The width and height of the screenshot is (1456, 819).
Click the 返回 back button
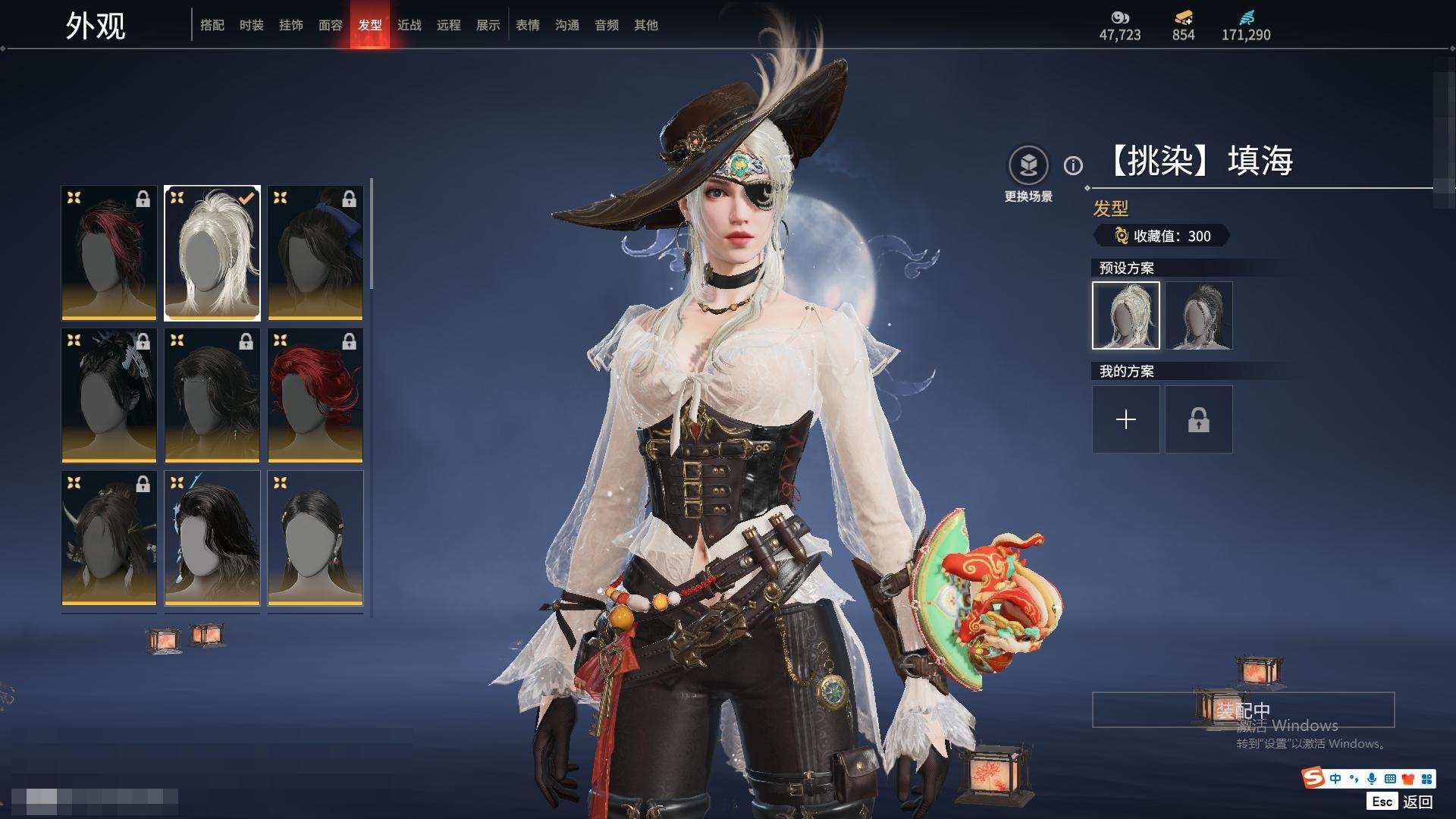tap(1417, 802)
